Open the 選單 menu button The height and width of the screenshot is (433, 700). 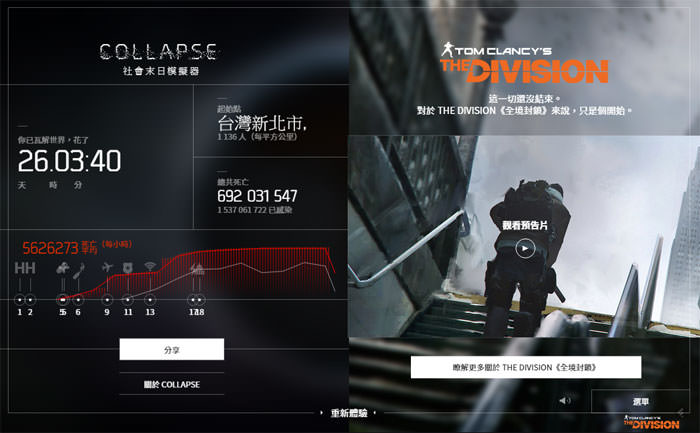tap(640, 401)
